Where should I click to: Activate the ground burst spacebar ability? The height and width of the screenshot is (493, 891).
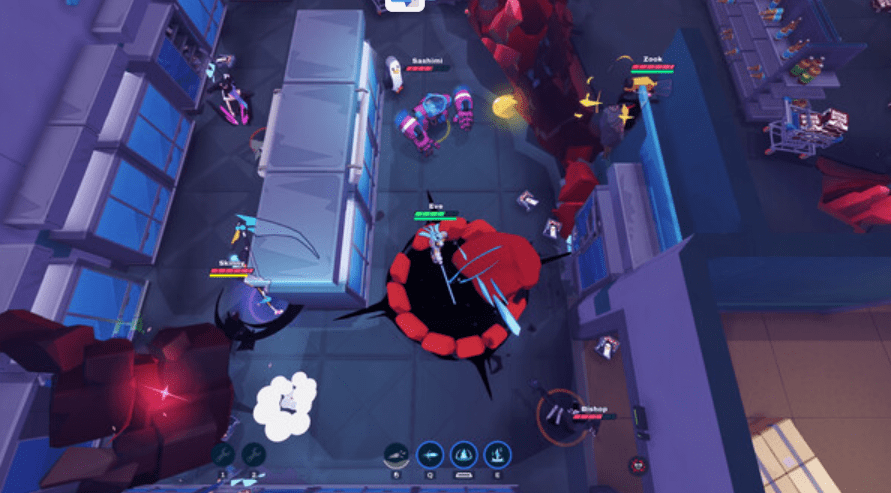464,454
